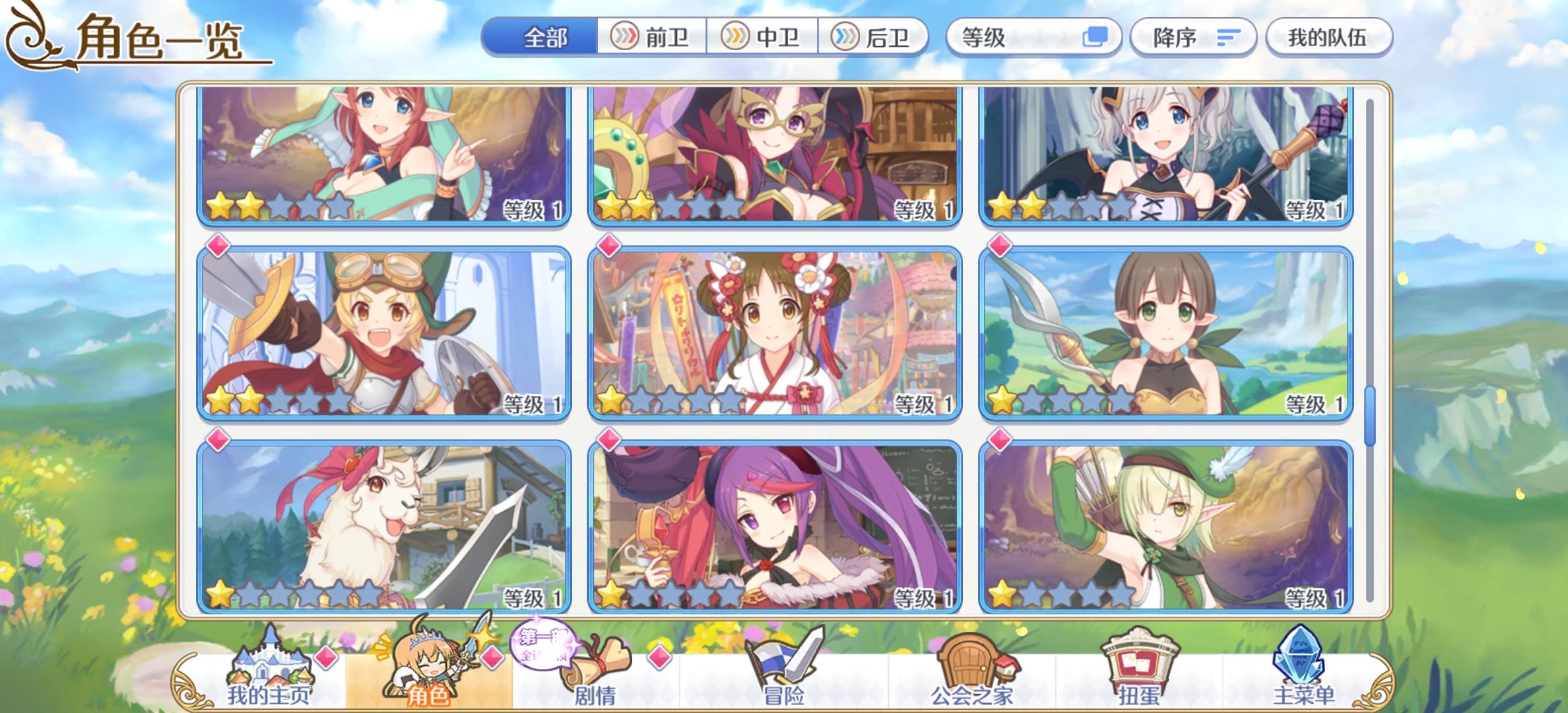Toggle sort direction with 降序 button
Image resolution: width=1568 pixels, height=713 pixels.
[1185, 38]
